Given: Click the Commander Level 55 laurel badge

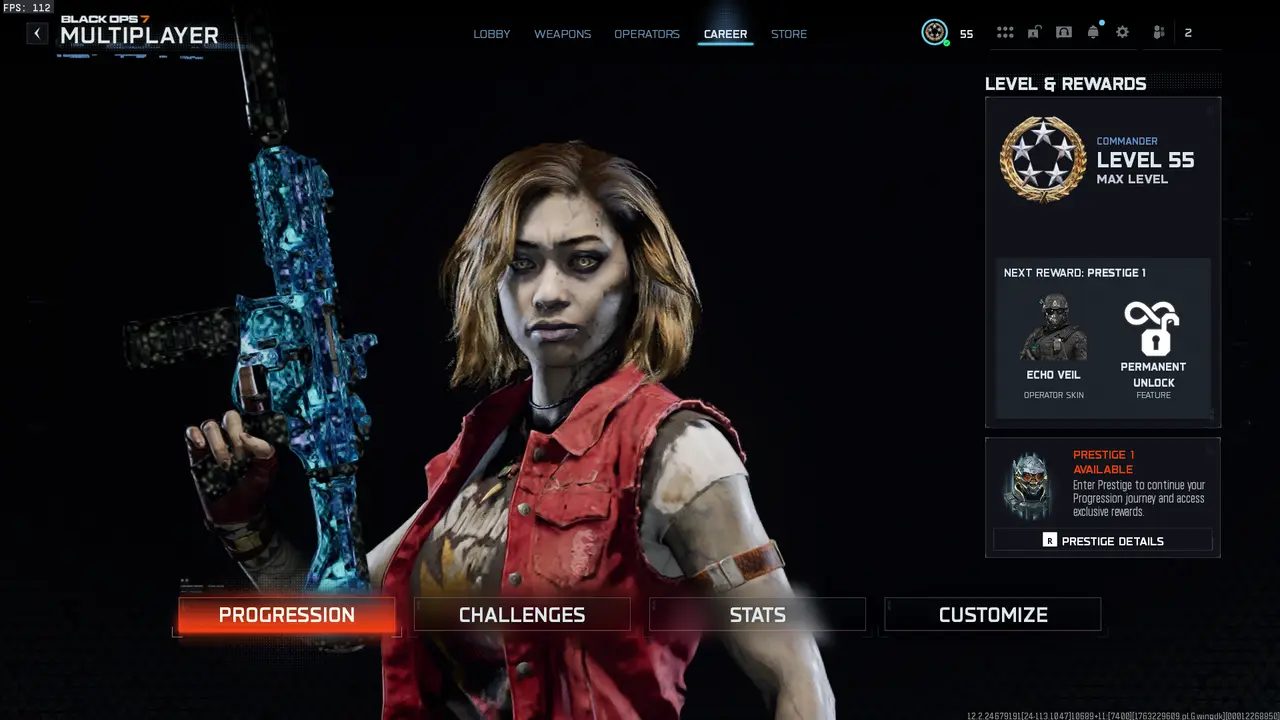Looking at the screenshot, I should [1042, 158].
